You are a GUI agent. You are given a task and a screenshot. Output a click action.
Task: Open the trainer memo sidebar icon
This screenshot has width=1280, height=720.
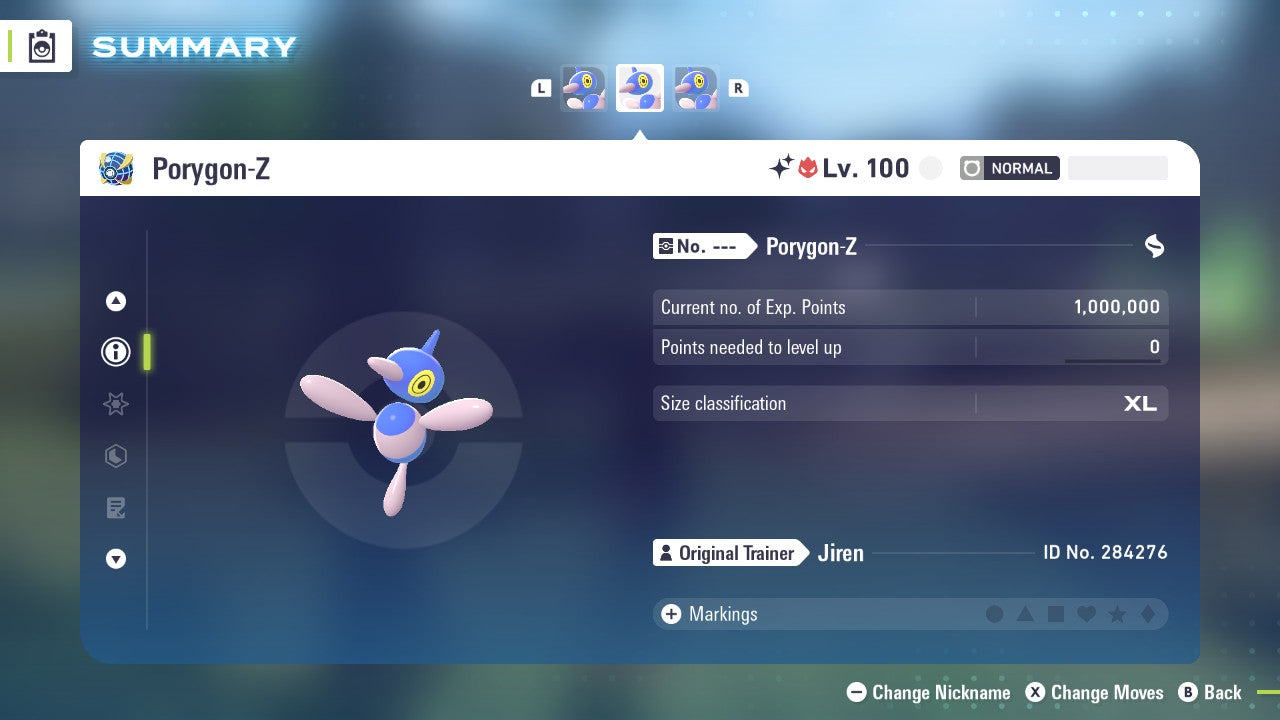tap(115, 508)
